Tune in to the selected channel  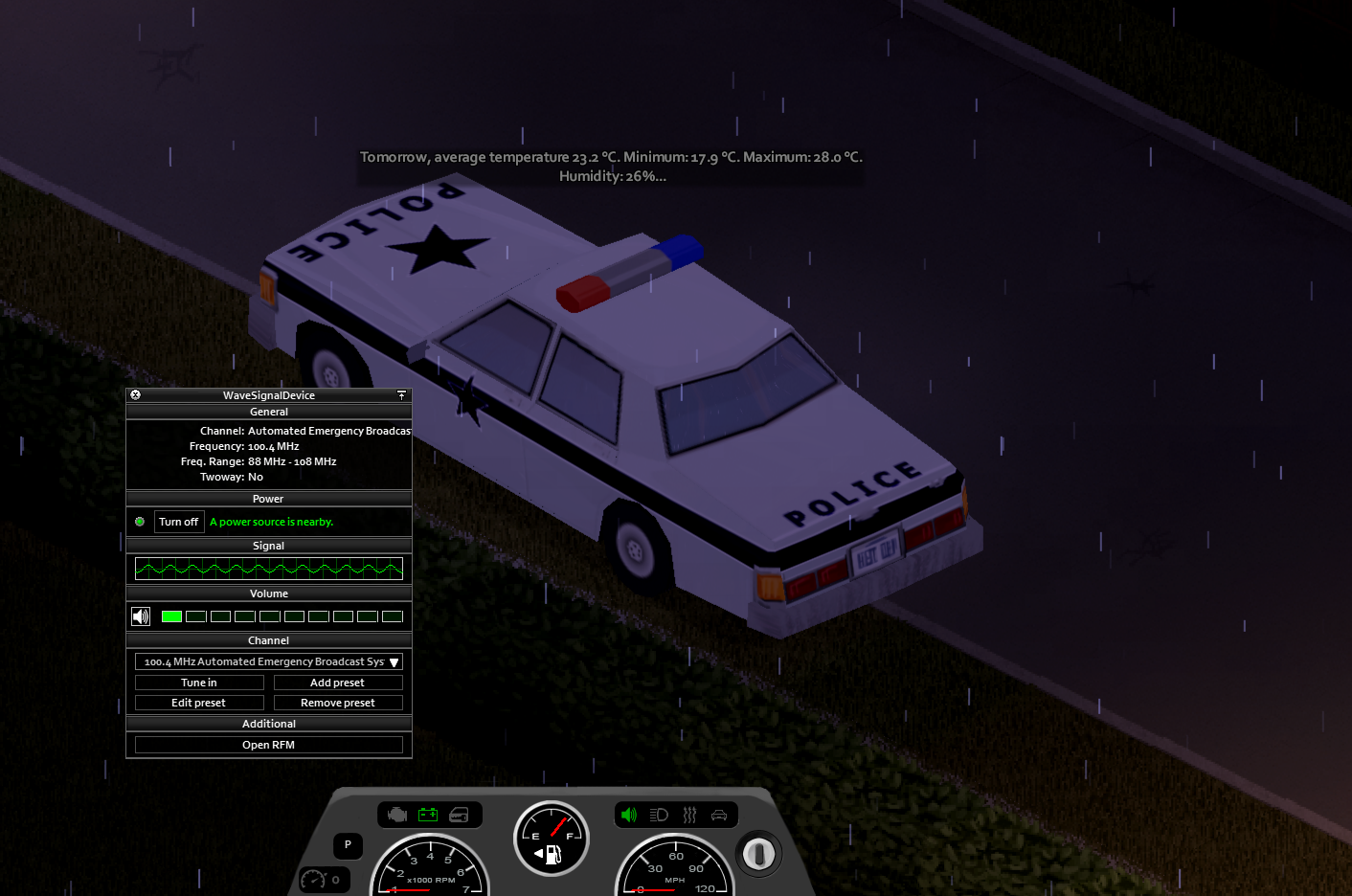point(199,683)
